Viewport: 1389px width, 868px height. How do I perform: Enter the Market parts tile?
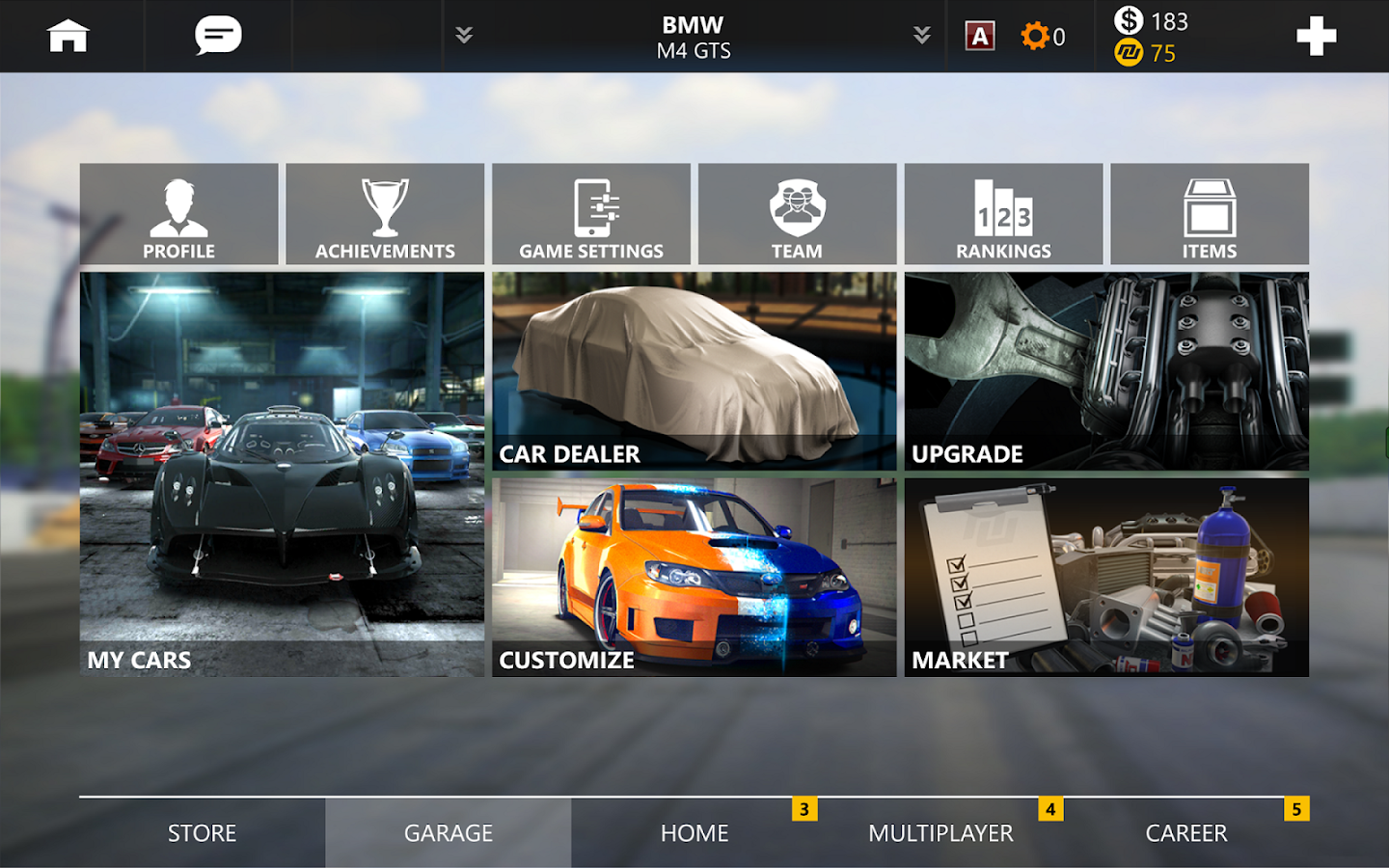pyautogui.click(x=1106, y=577)
